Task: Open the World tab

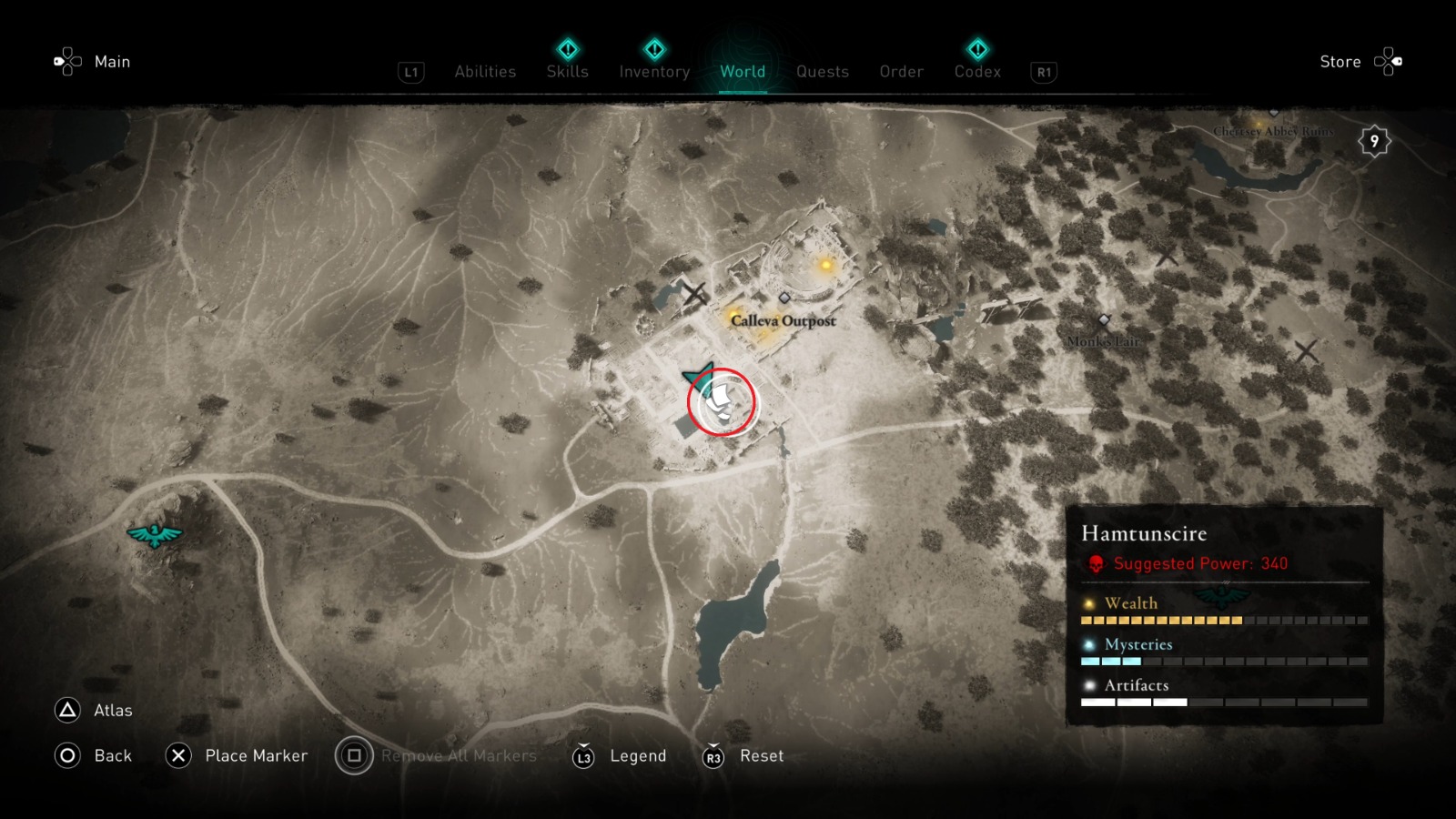Action: [743, 72]
